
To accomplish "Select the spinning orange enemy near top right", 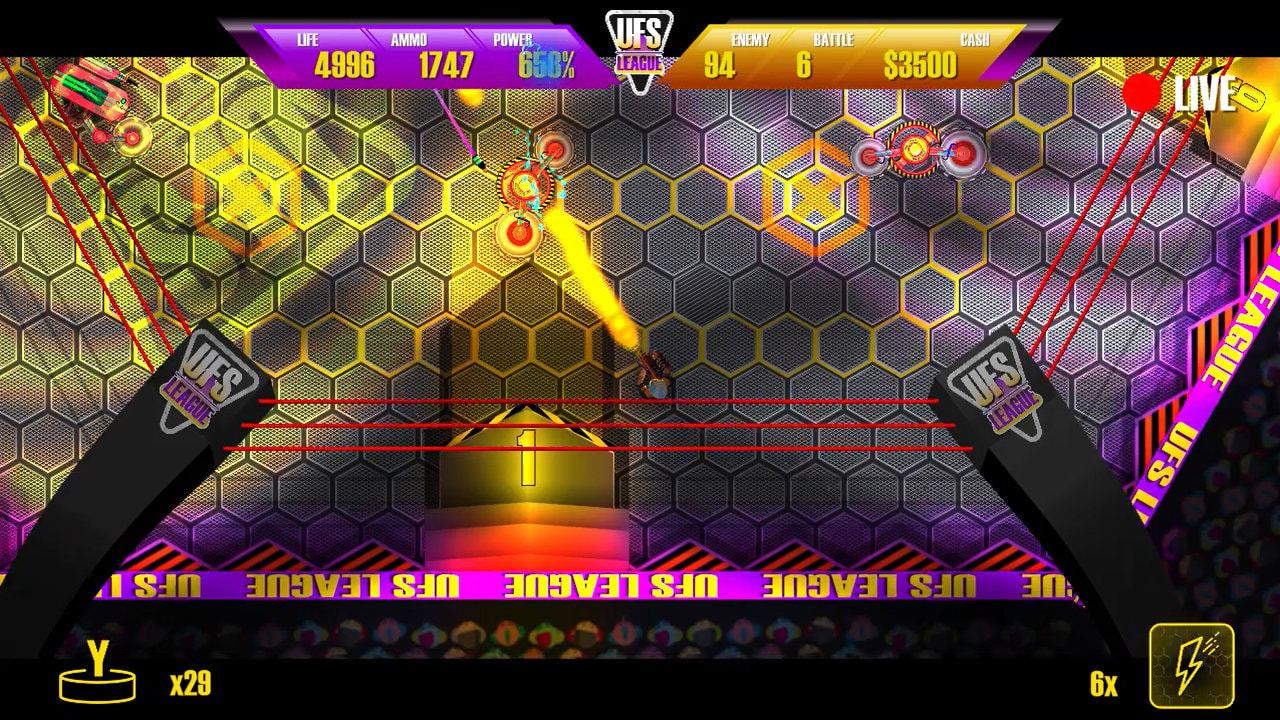I will (x=915, y=150).
